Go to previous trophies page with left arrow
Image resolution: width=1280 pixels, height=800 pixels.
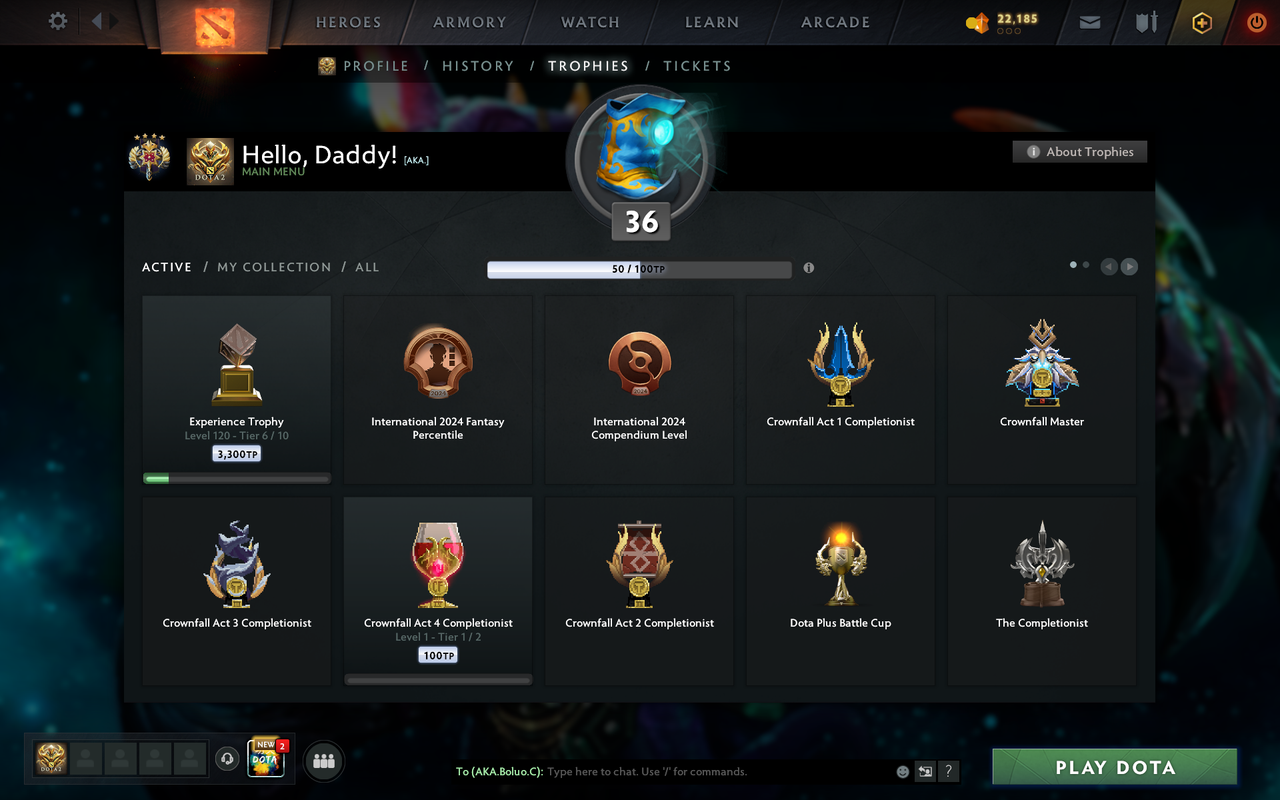coord(1109,266)
